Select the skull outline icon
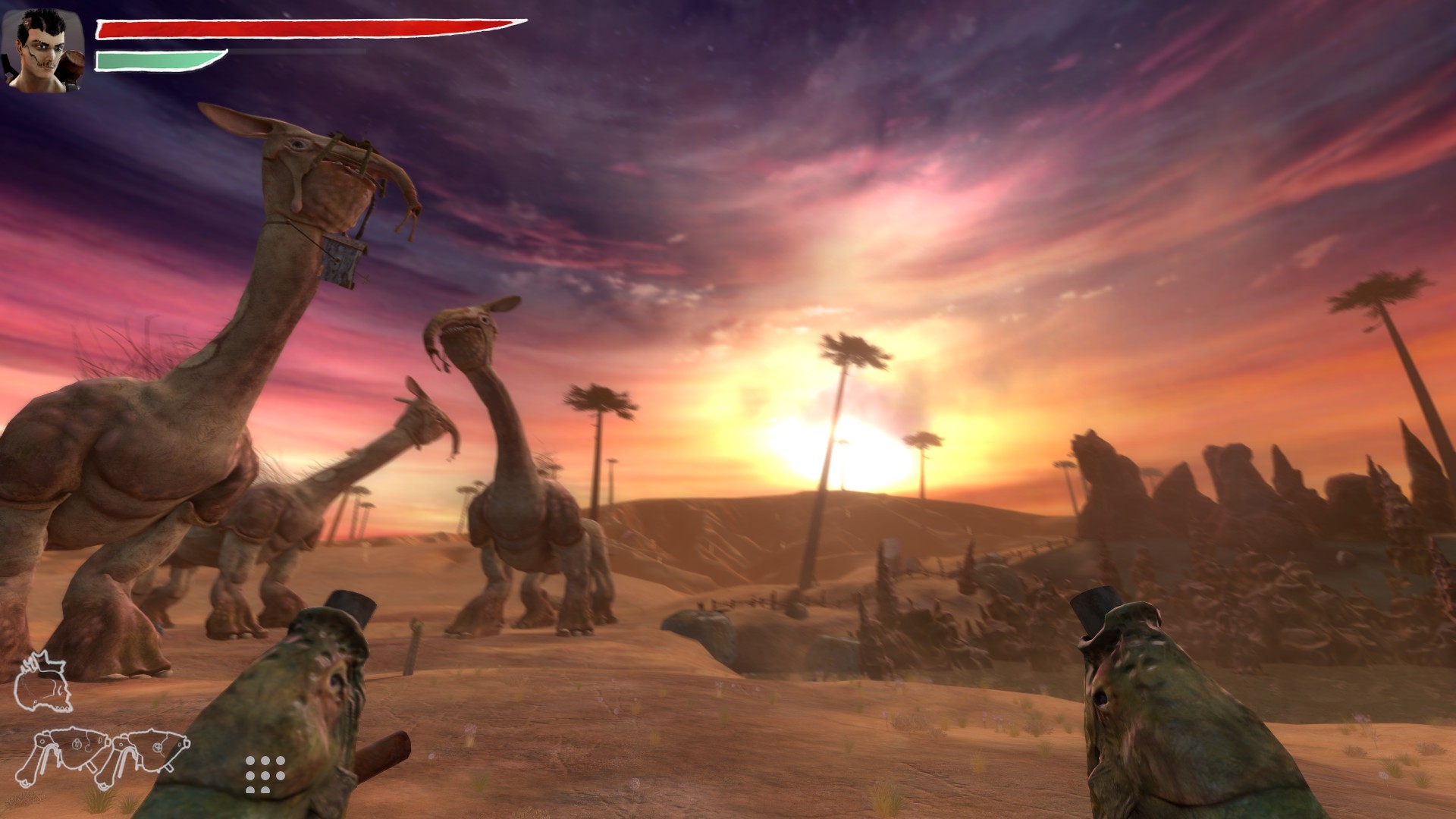The height and width of the screenshot is (819, 1456). point(43,682)
